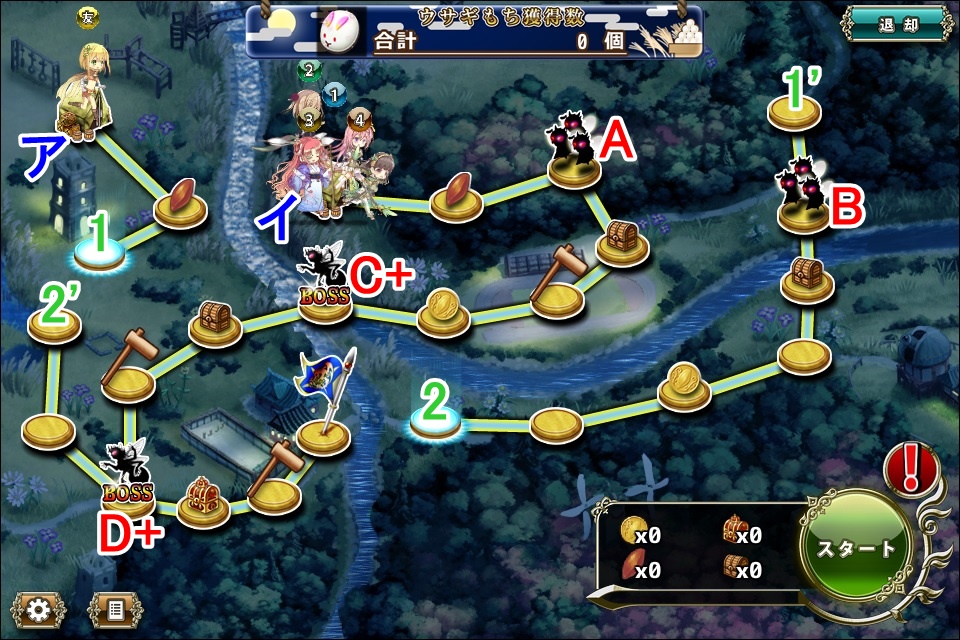Open the document list button
This screenshot has height=640, width=960.
pyautogui.click(x=114, y=608)
